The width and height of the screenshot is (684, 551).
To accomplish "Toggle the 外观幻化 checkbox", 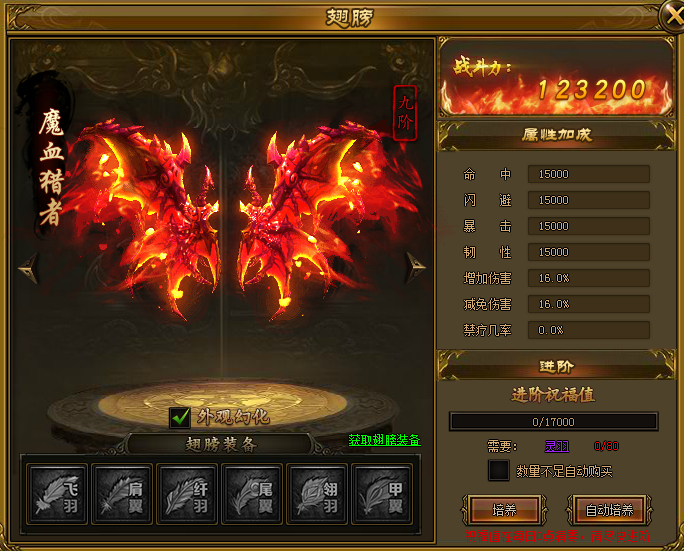I will point(181,416).
